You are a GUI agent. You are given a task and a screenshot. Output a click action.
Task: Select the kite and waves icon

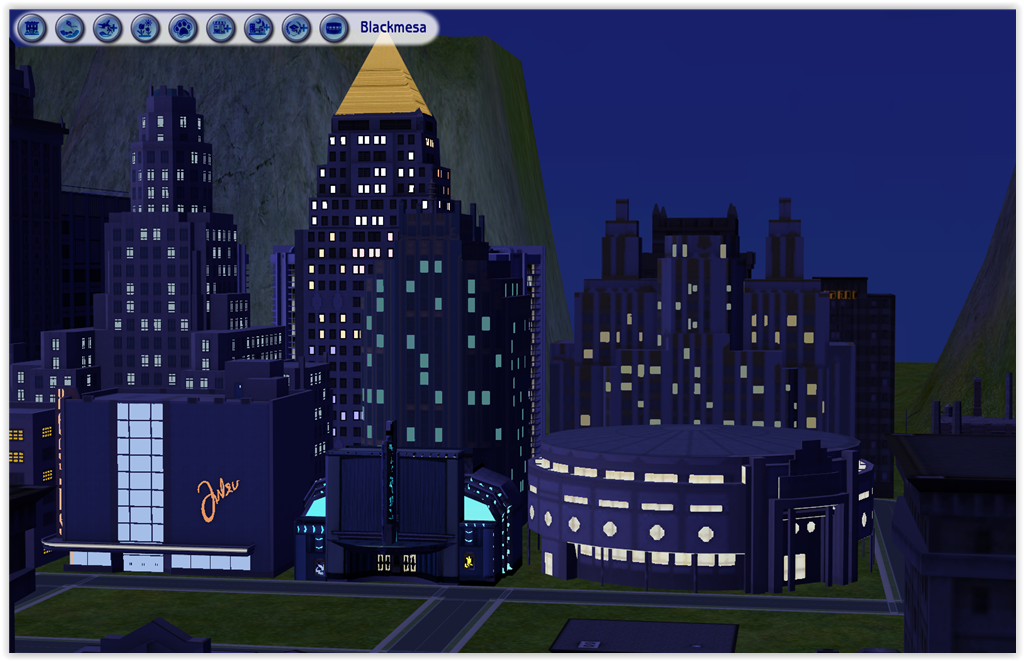(69, 28)
